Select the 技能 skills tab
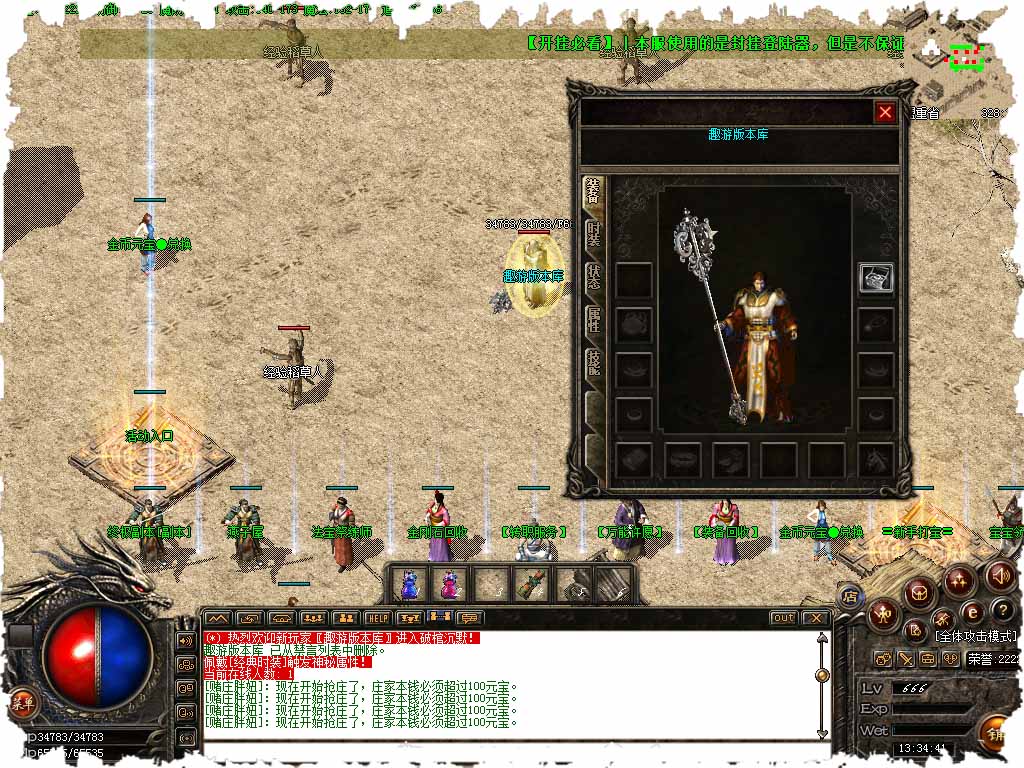 [x=594, y=365]
